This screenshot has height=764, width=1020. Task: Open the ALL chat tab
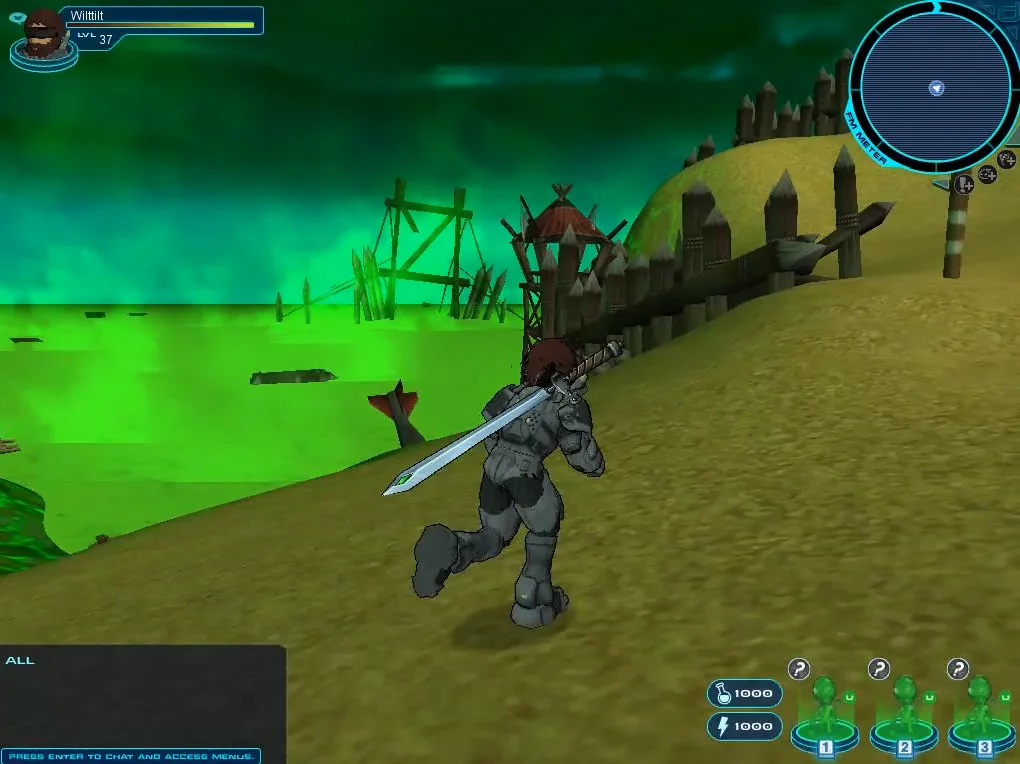(x=20, y=660)
